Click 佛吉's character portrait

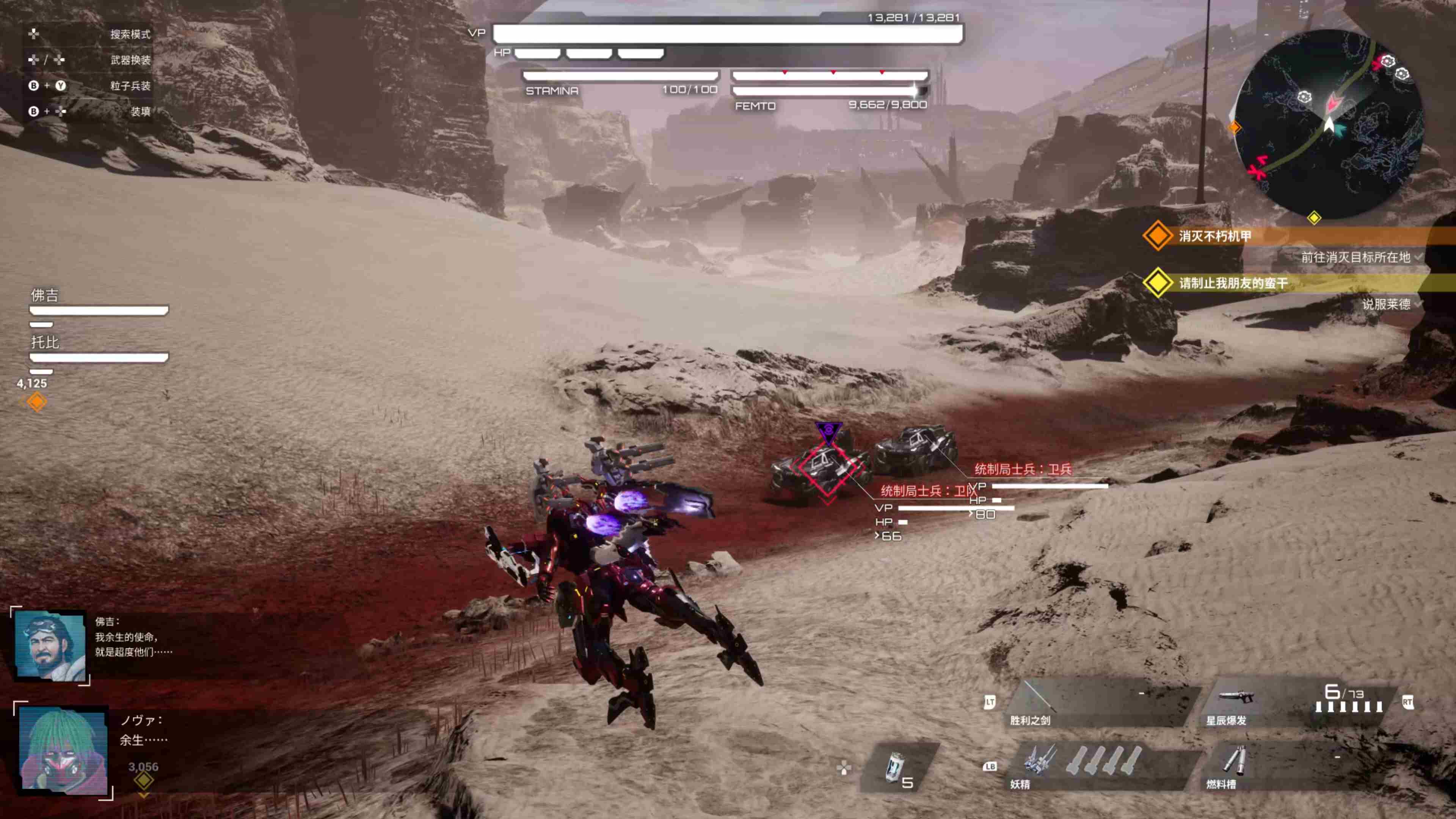(x=50, y=645)
